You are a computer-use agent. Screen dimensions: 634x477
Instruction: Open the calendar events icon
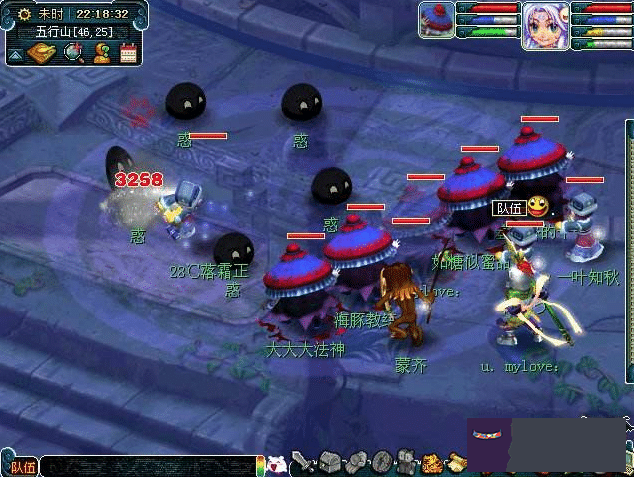pos(128,52)
